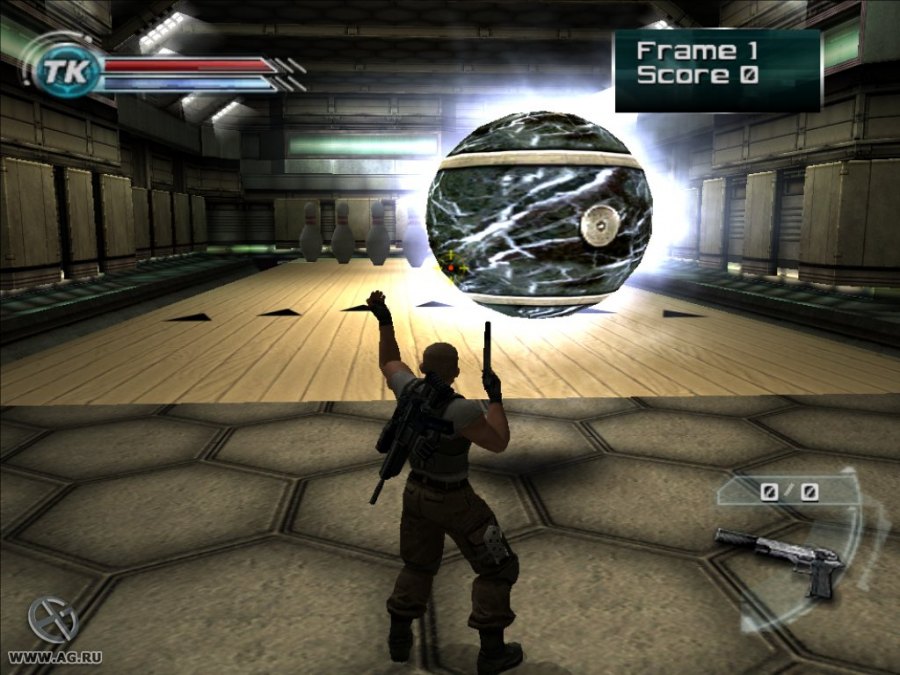Open the AG.ru watermark logo
Screen dimensions: 900x675
pos(52,622)
